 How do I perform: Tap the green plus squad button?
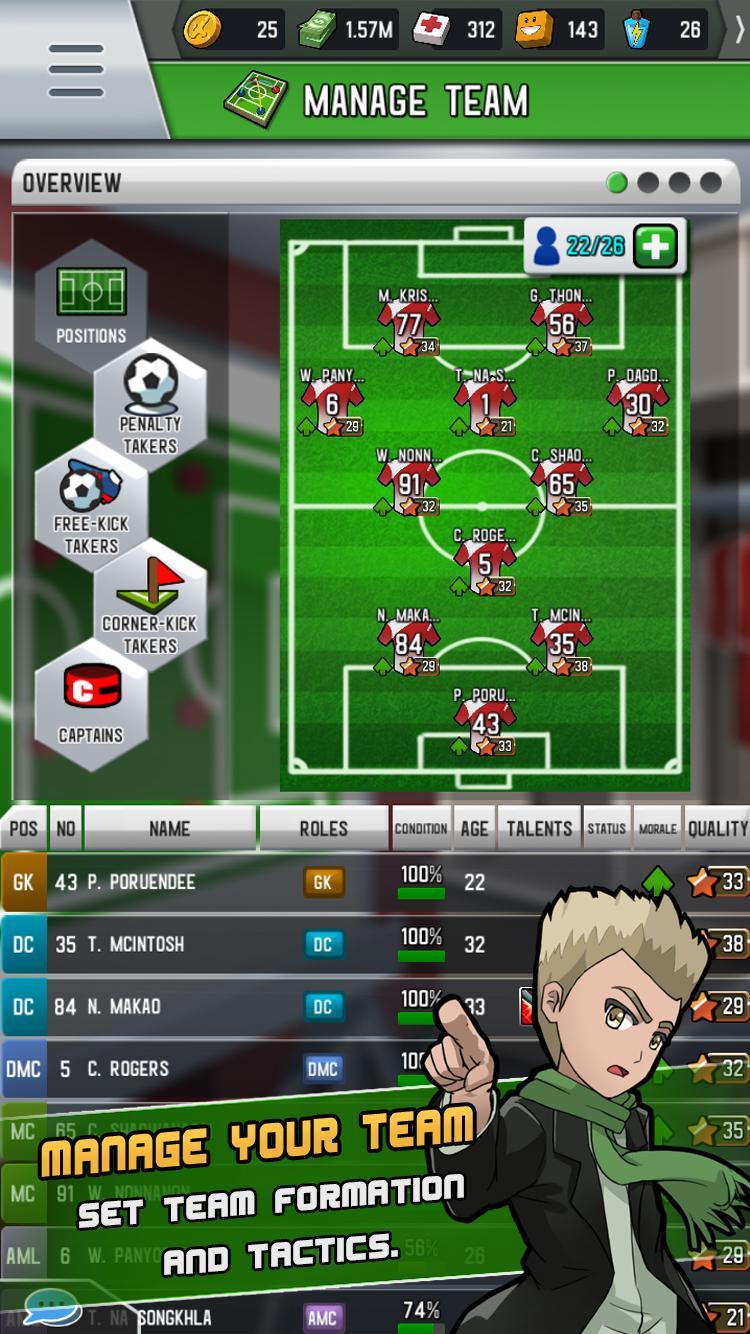(656, 245)
